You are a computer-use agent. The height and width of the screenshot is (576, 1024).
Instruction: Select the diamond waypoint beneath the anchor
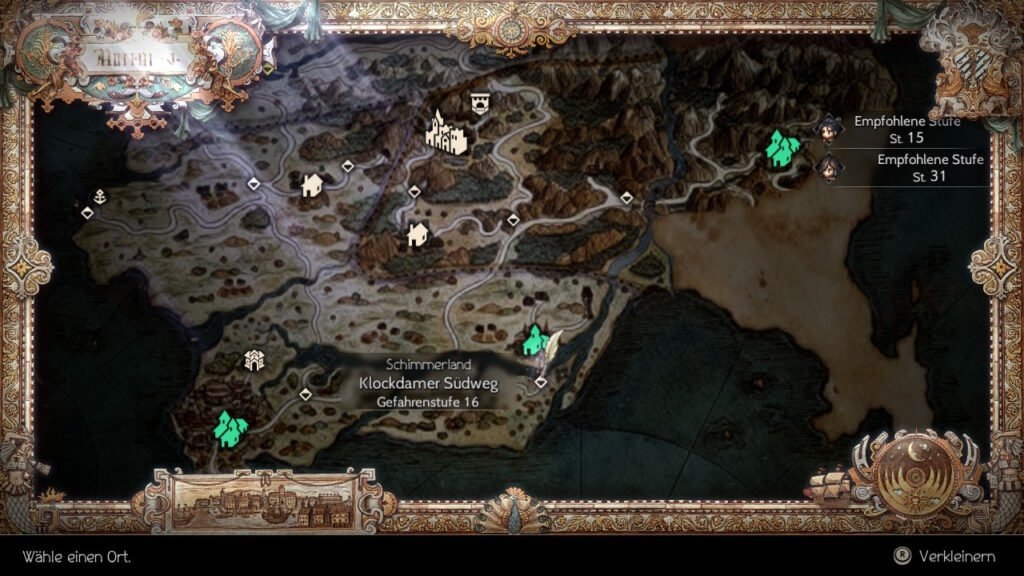point(88,212)
